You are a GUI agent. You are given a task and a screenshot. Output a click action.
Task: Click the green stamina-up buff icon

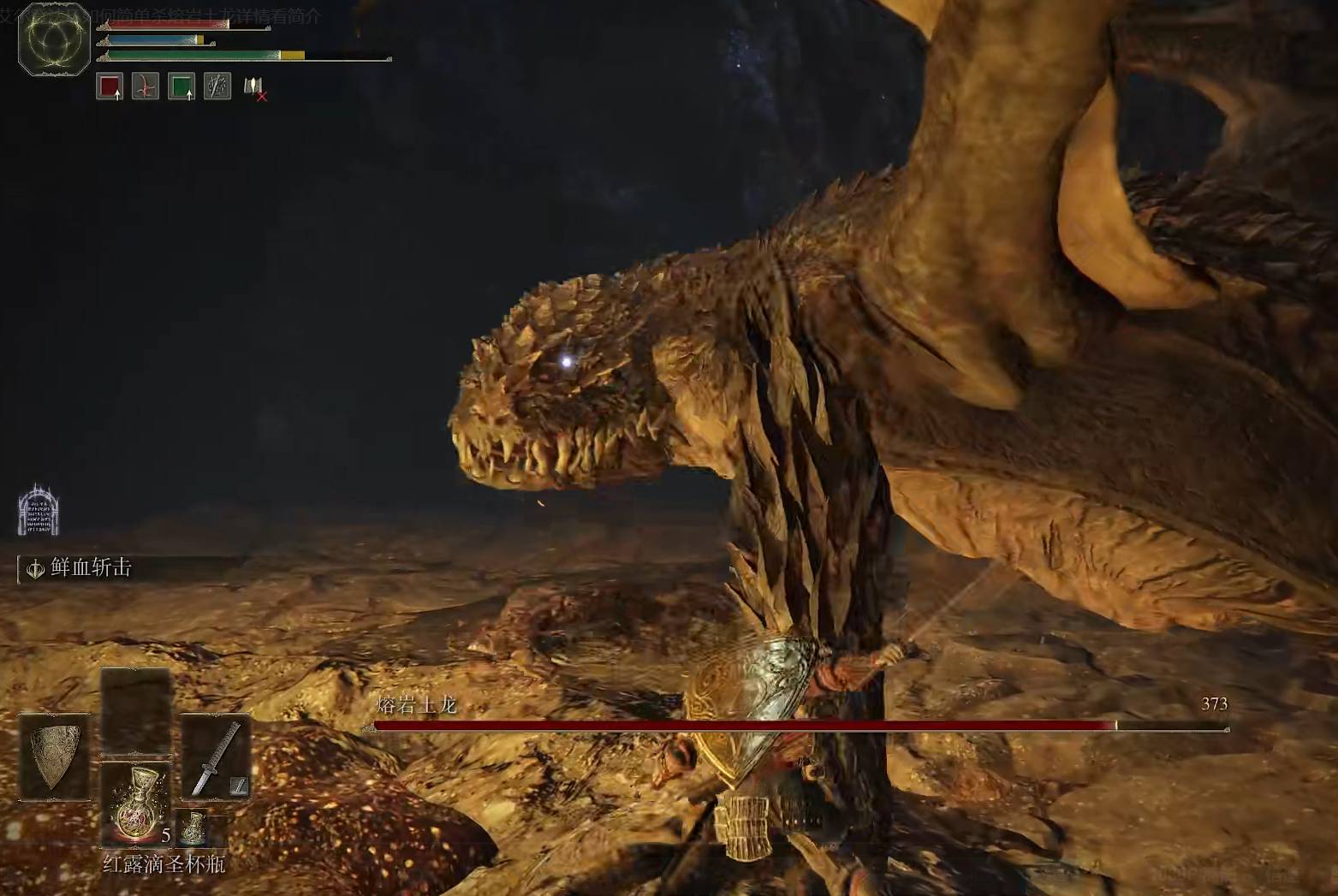coord(181,86)
